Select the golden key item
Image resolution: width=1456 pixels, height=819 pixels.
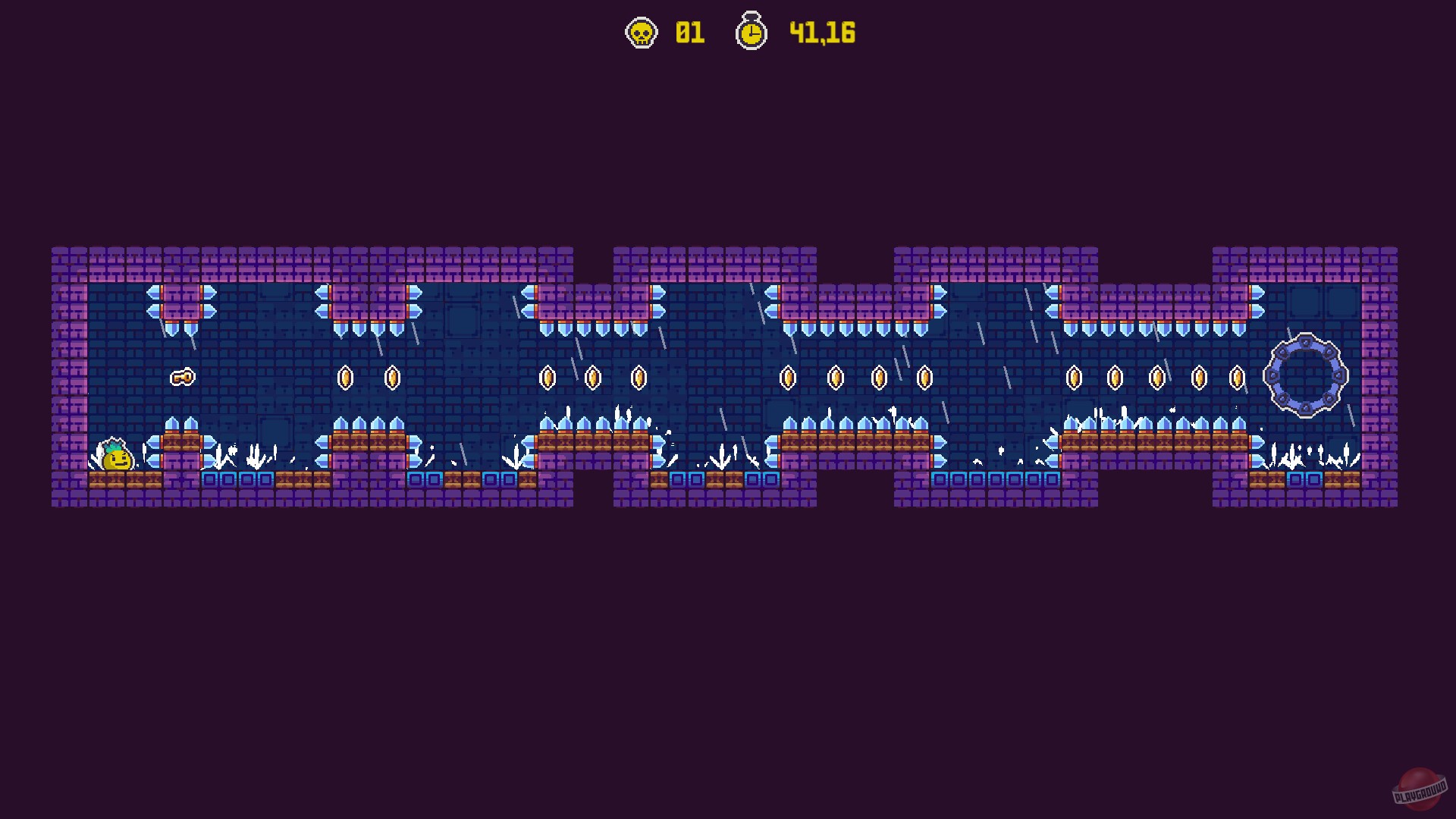pos(183,378)
